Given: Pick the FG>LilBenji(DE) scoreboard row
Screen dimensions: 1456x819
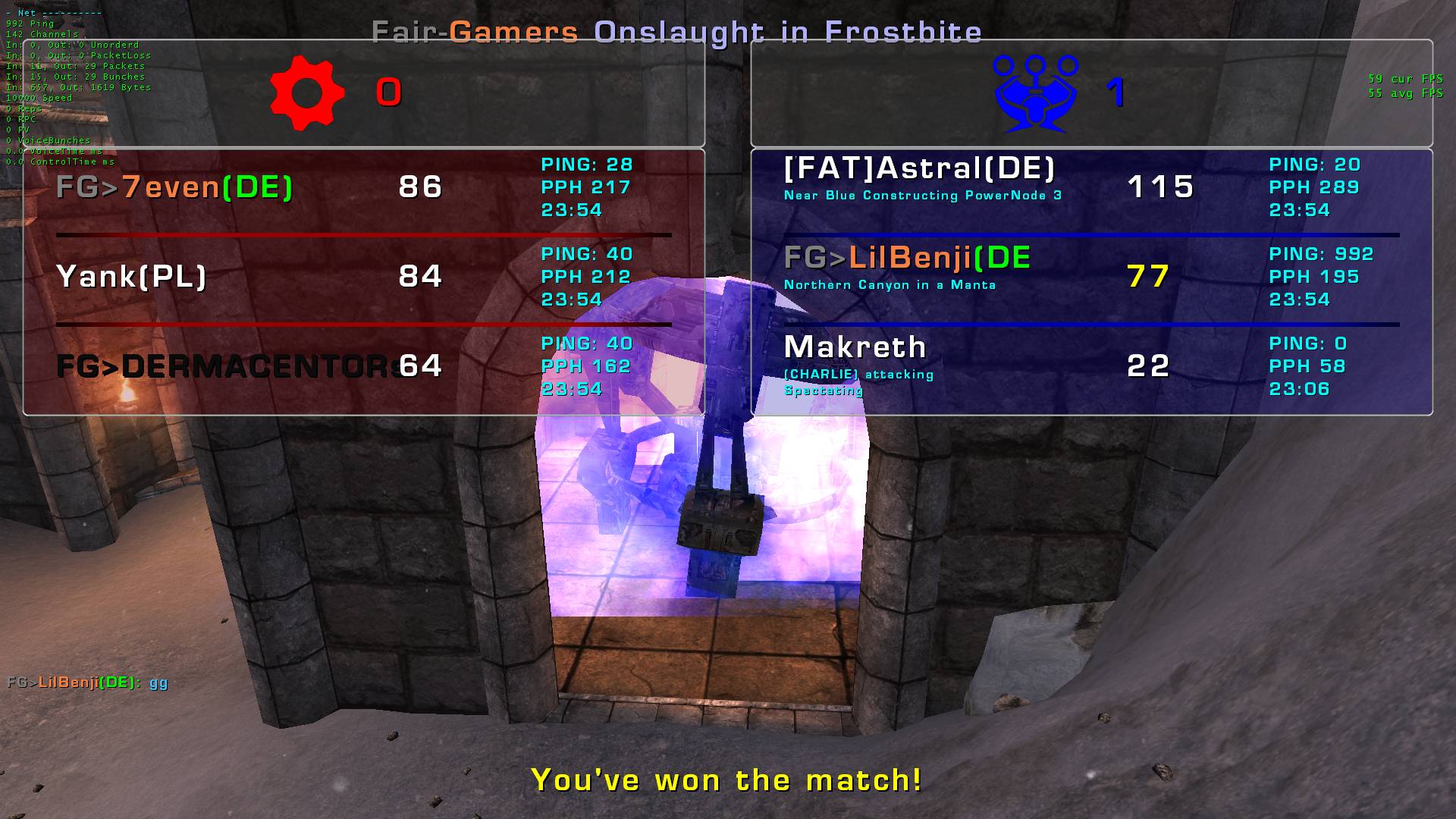Looking at the screenshot, I should 907,259.
